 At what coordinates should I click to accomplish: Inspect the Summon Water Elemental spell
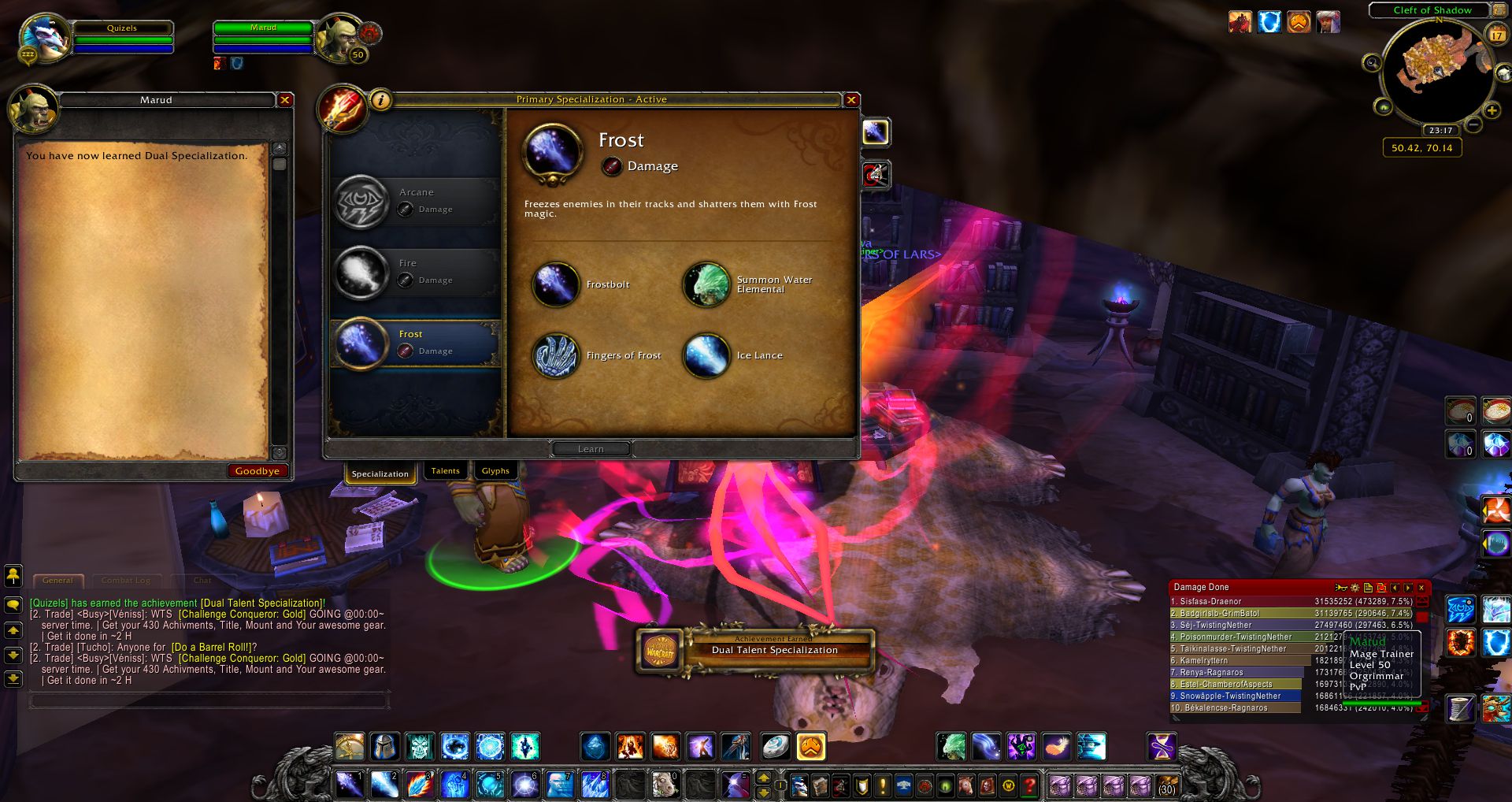(x=706, y=284)
